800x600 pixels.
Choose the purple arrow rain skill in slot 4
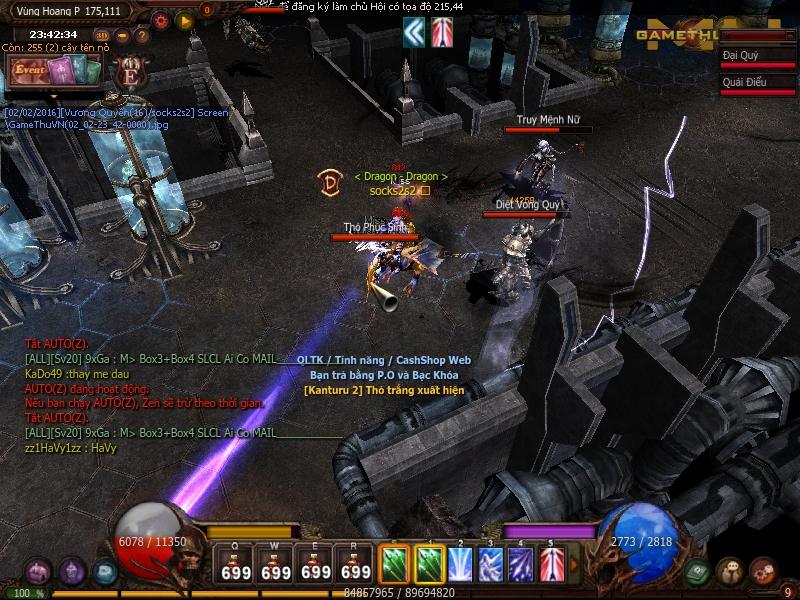pyautogui.click(x=521, y=565)
